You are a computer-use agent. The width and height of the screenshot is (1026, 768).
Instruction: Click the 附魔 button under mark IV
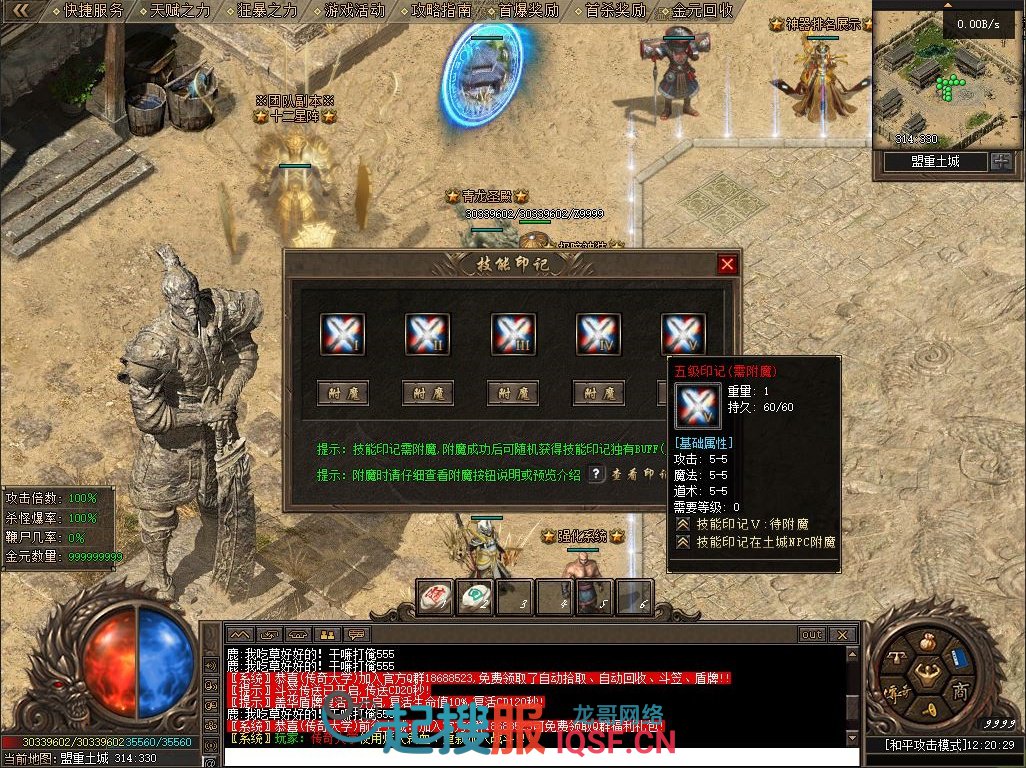pyautogui.click(x=598, y=393)
